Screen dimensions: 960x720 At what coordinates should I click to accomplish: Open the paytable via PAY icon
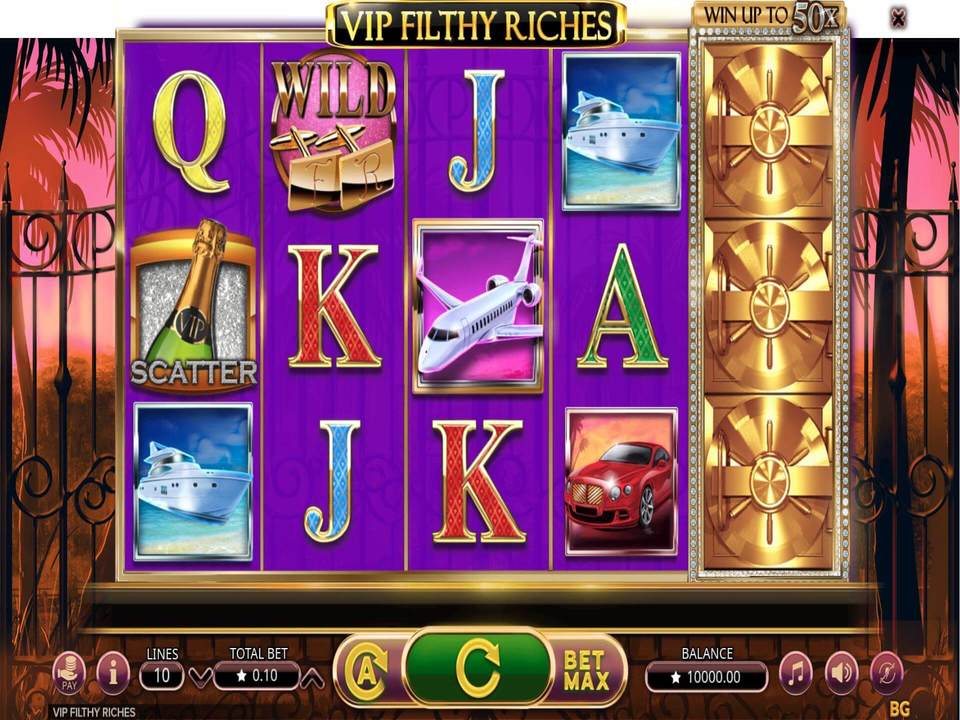(68, 673)
